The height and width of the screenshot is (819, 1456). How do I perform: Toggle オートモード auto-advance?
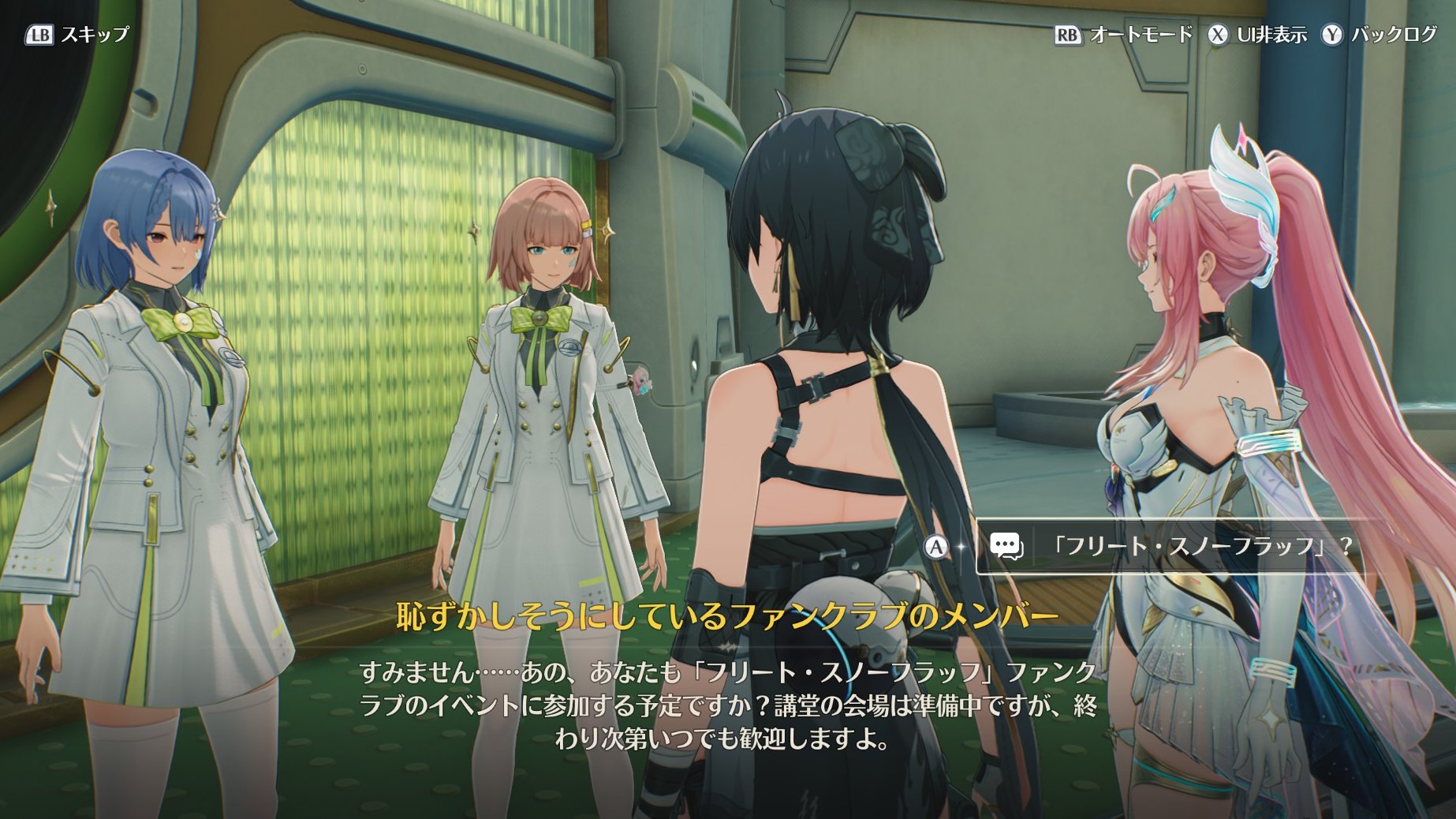point(1124,35)
